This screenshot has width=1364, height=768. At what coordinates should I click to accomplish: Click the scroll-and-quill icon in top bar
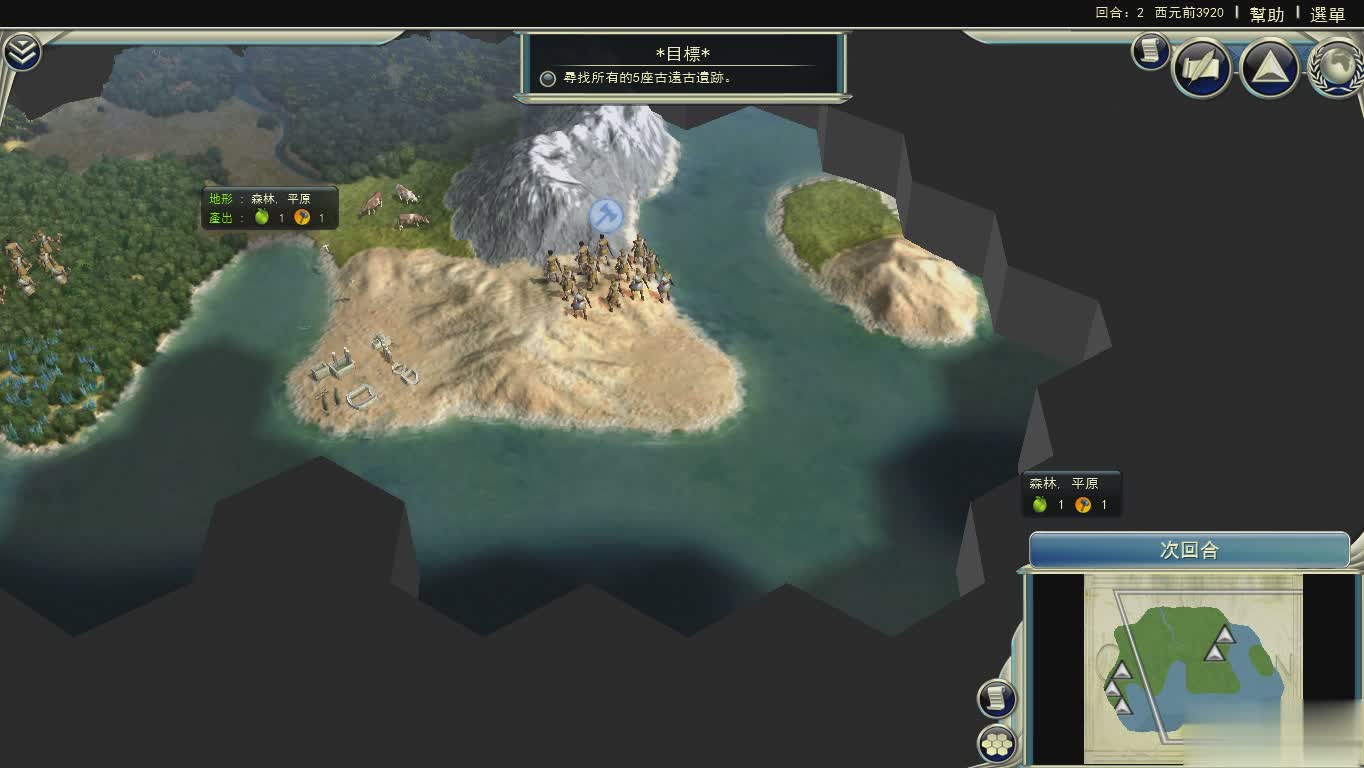coord(1201,67)
